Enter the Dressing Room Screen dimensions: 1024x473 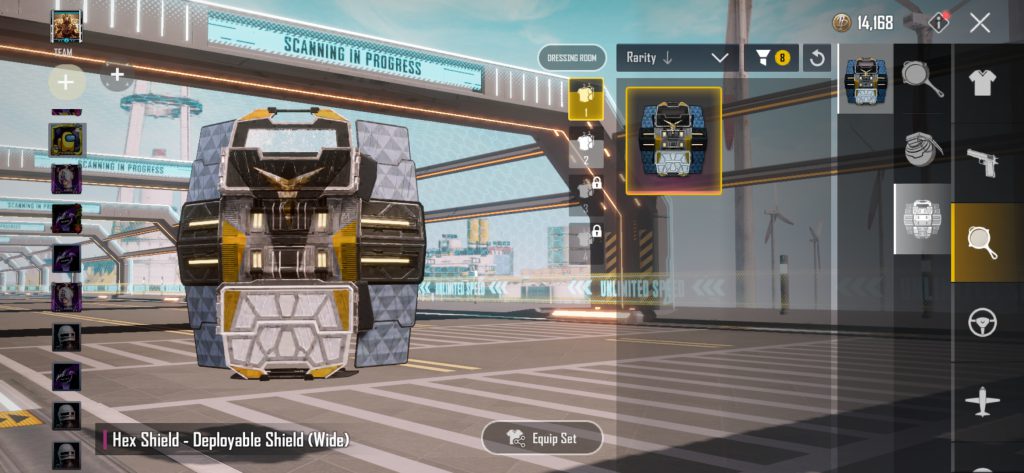tap(572, 58)
